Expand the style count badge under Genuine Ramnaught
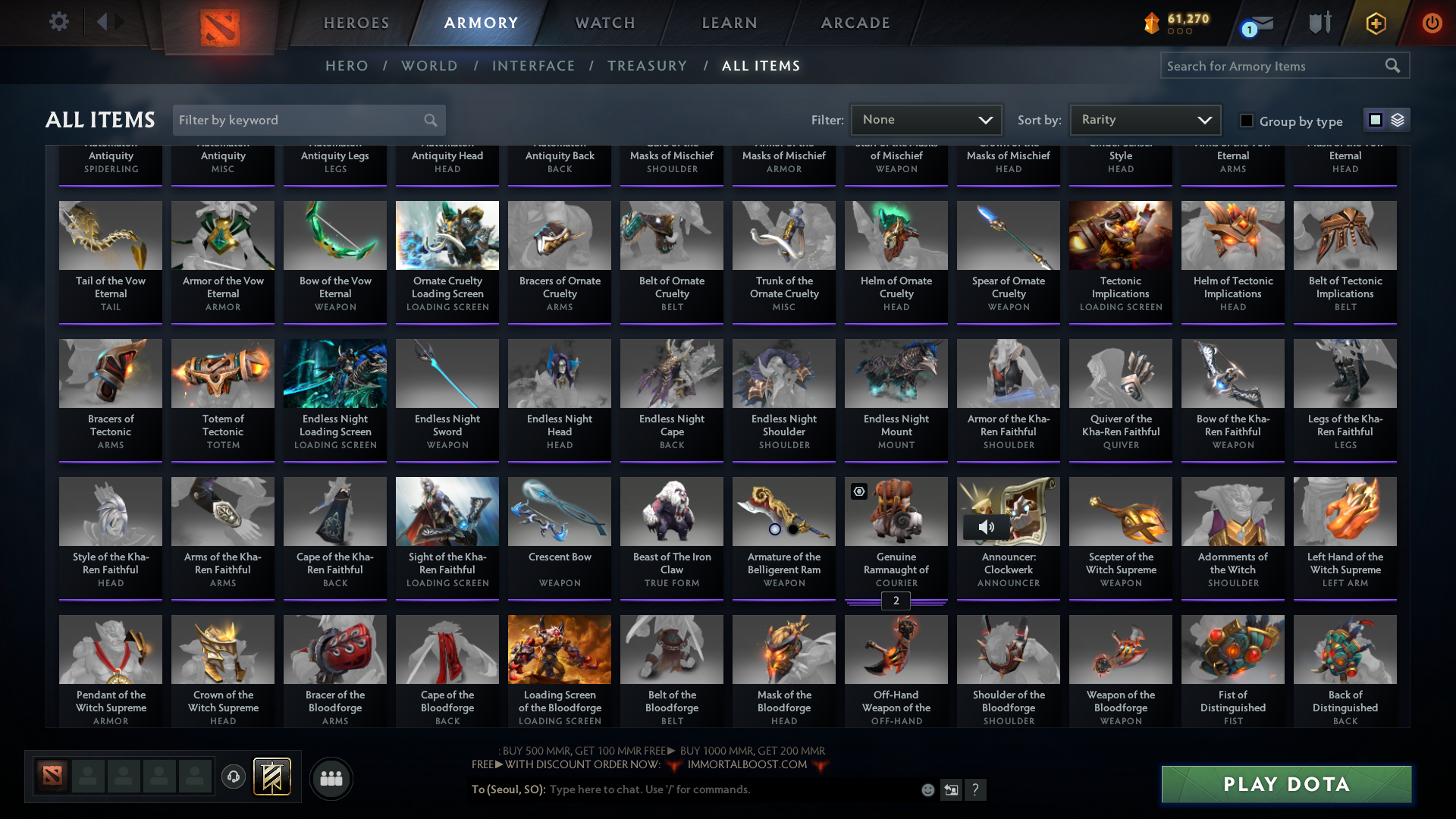 click(x=896, y=601)
